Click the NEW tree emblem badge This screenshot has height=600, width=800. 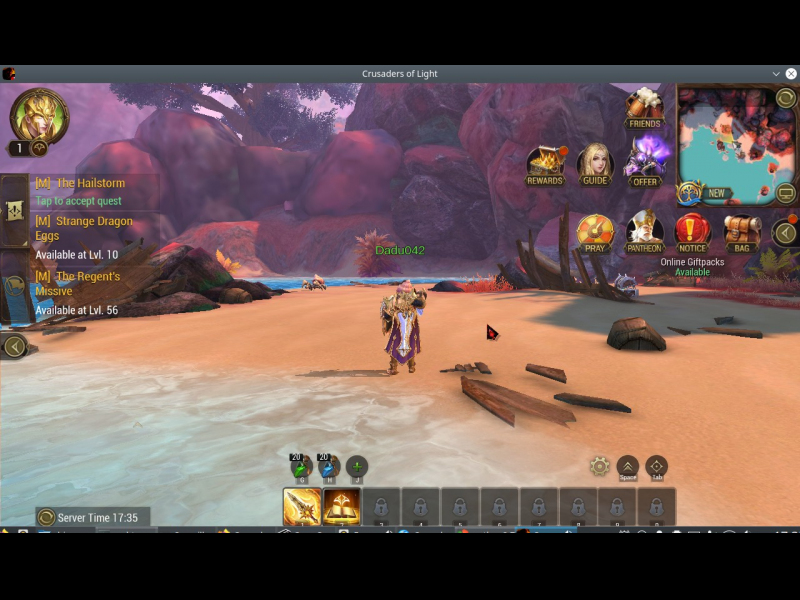pos(690,193)
